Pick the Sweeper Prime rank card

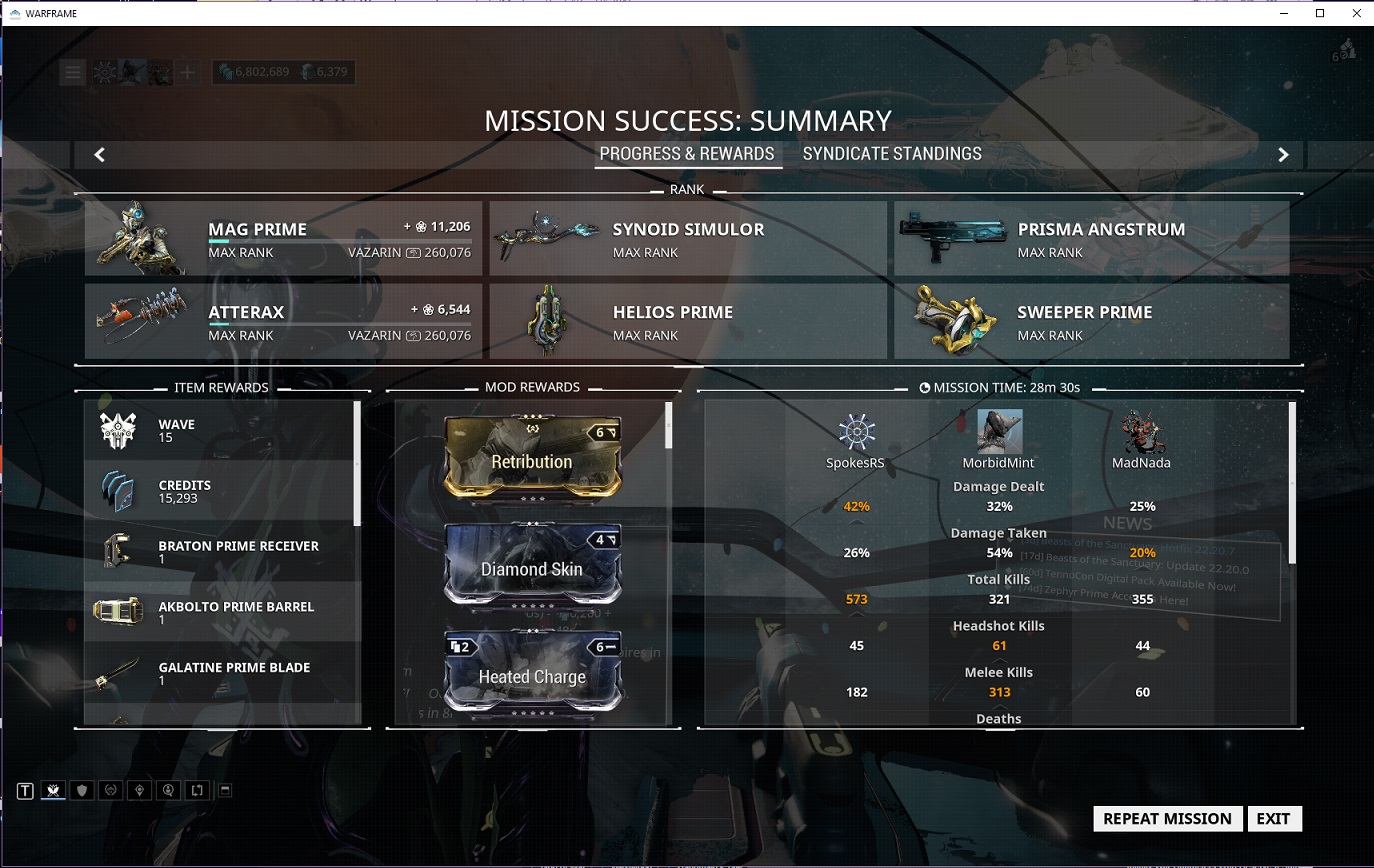(x=1092, y=322)
